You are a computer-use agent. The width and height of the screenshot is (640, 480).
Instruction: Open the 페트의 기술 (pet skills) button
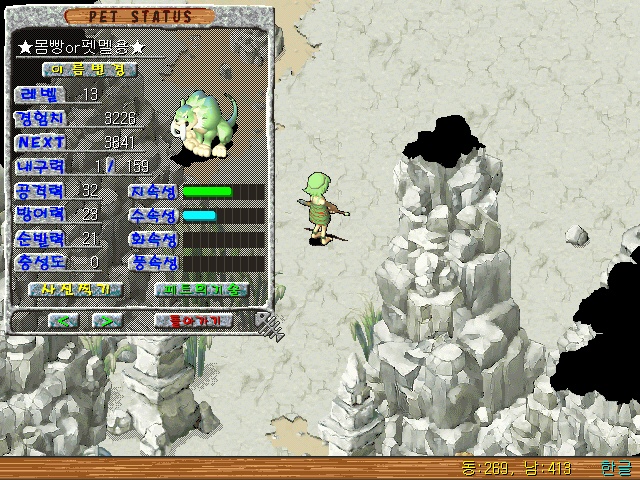point(201,289)
